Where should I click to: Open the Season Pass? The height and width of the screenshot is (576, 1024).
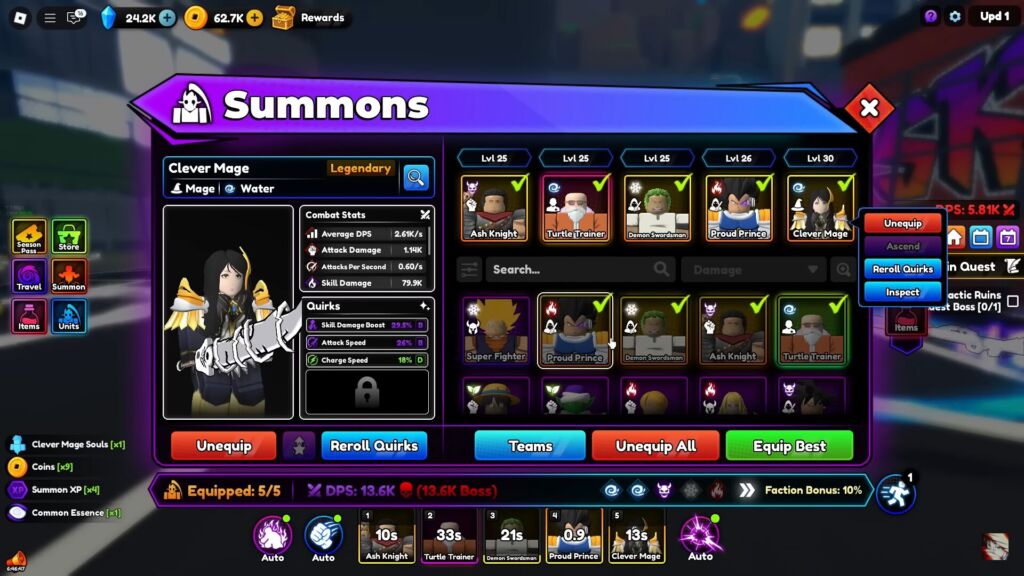29,238
